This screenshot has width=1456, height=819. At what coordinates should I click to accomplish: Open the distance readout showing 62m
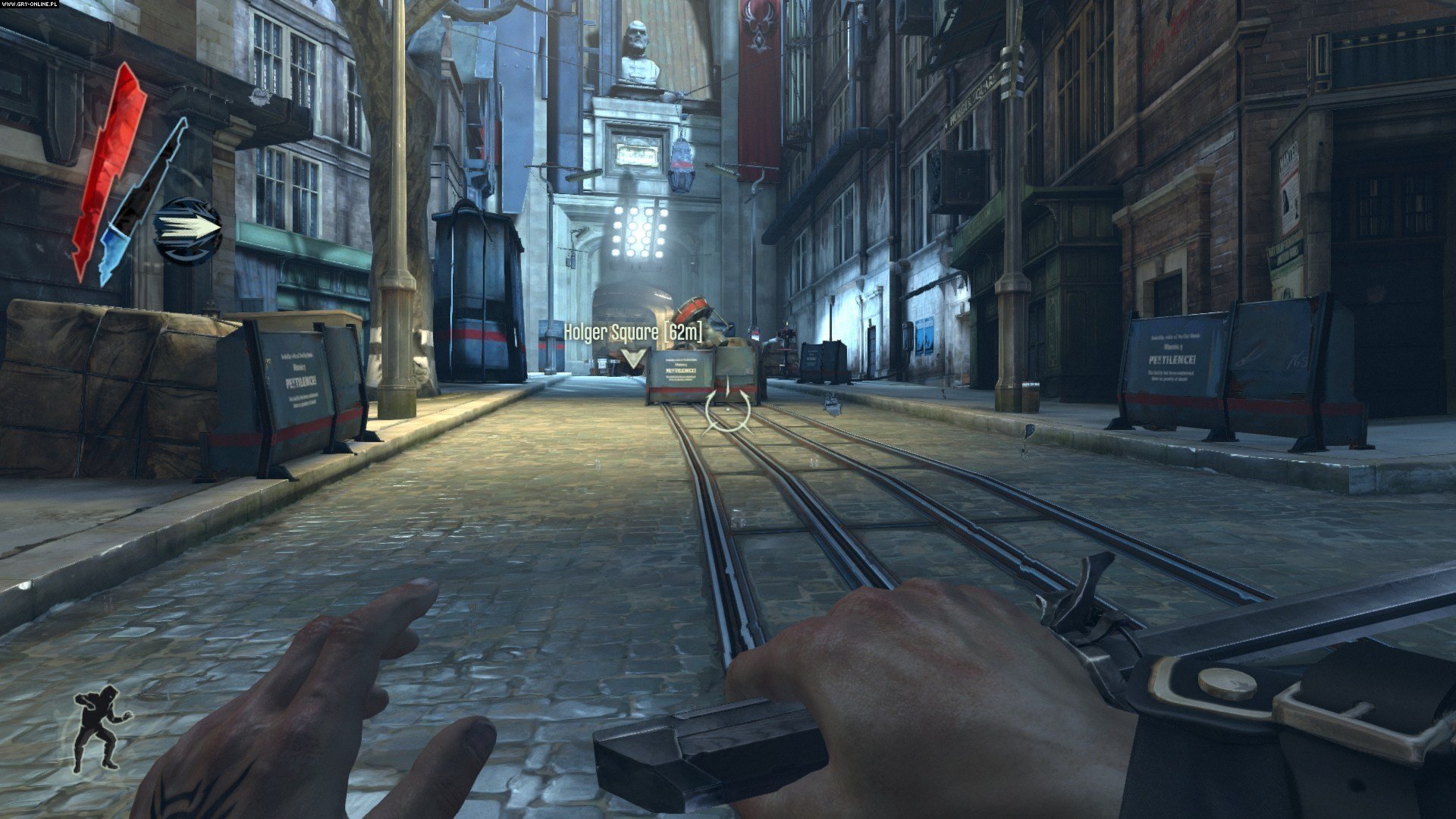[x=682, y=332]
